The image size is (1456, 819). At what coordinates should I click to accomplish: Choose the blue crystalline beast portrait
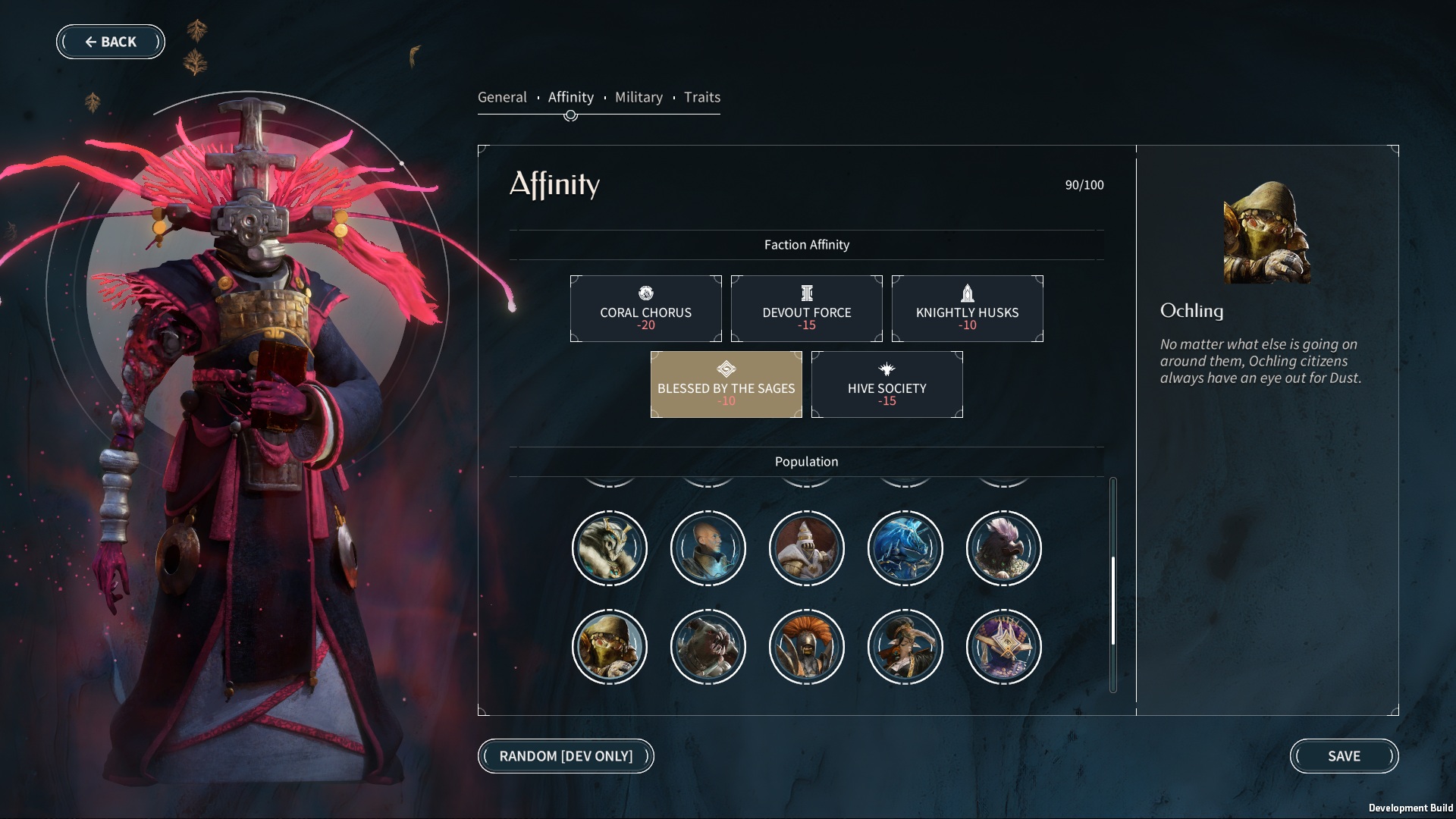click(905, 548)
